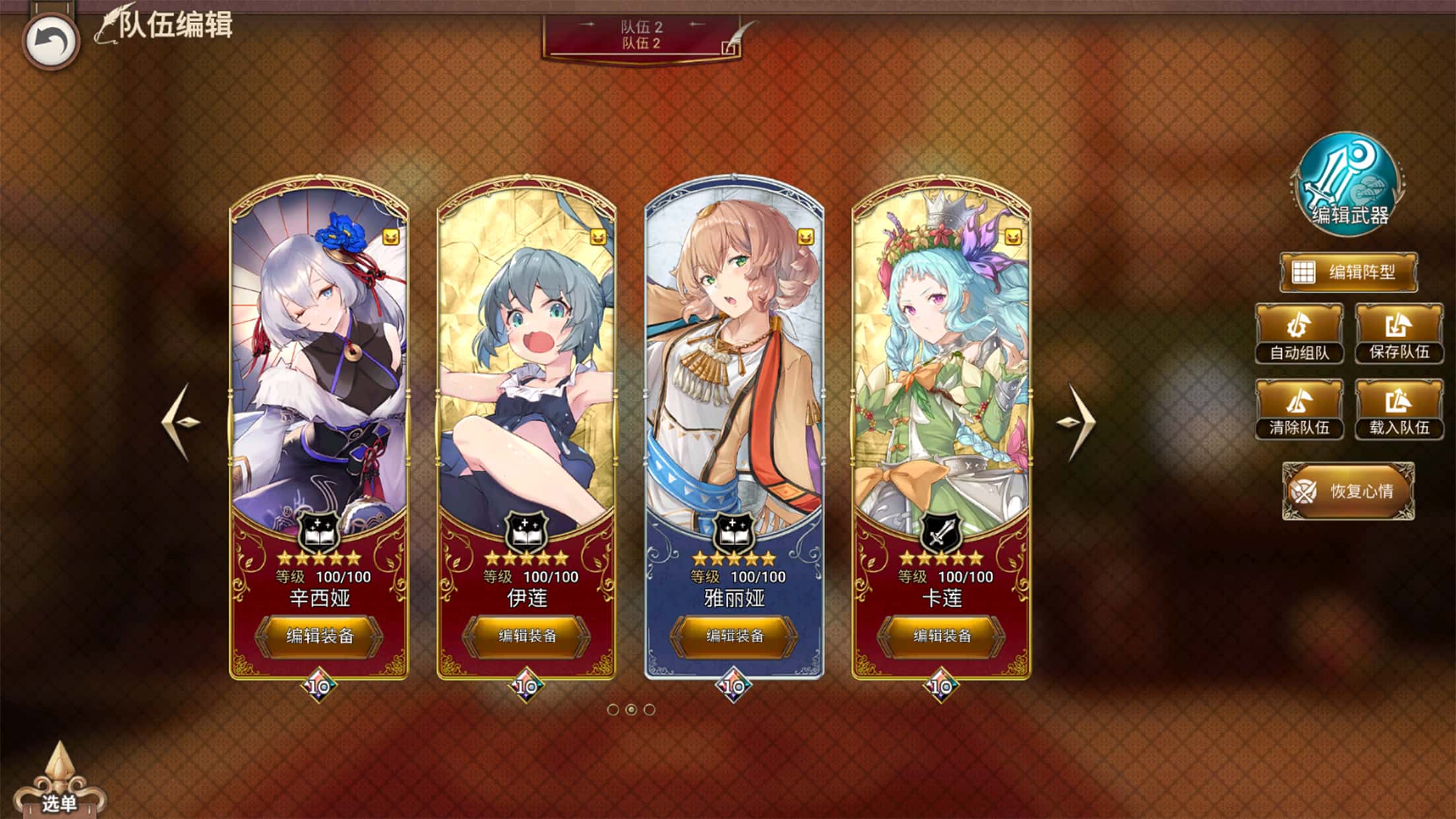Show previous team with left arrow

point(179,422)
